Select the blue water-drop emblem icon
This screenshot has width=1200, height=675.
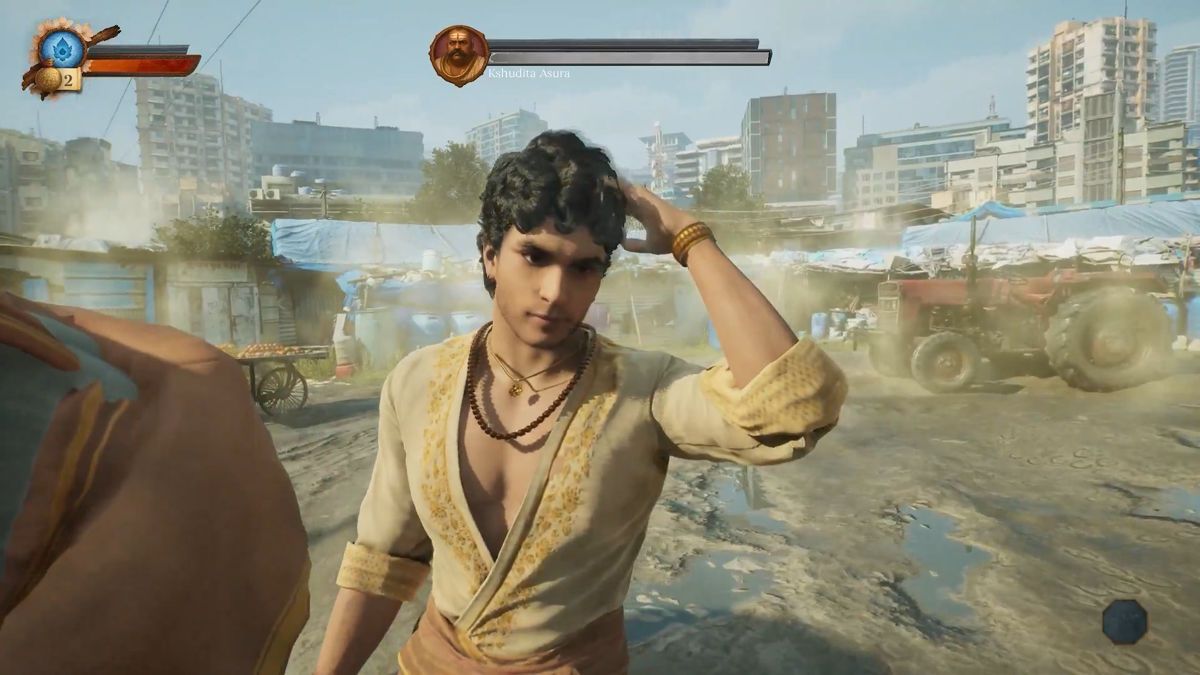62,47
